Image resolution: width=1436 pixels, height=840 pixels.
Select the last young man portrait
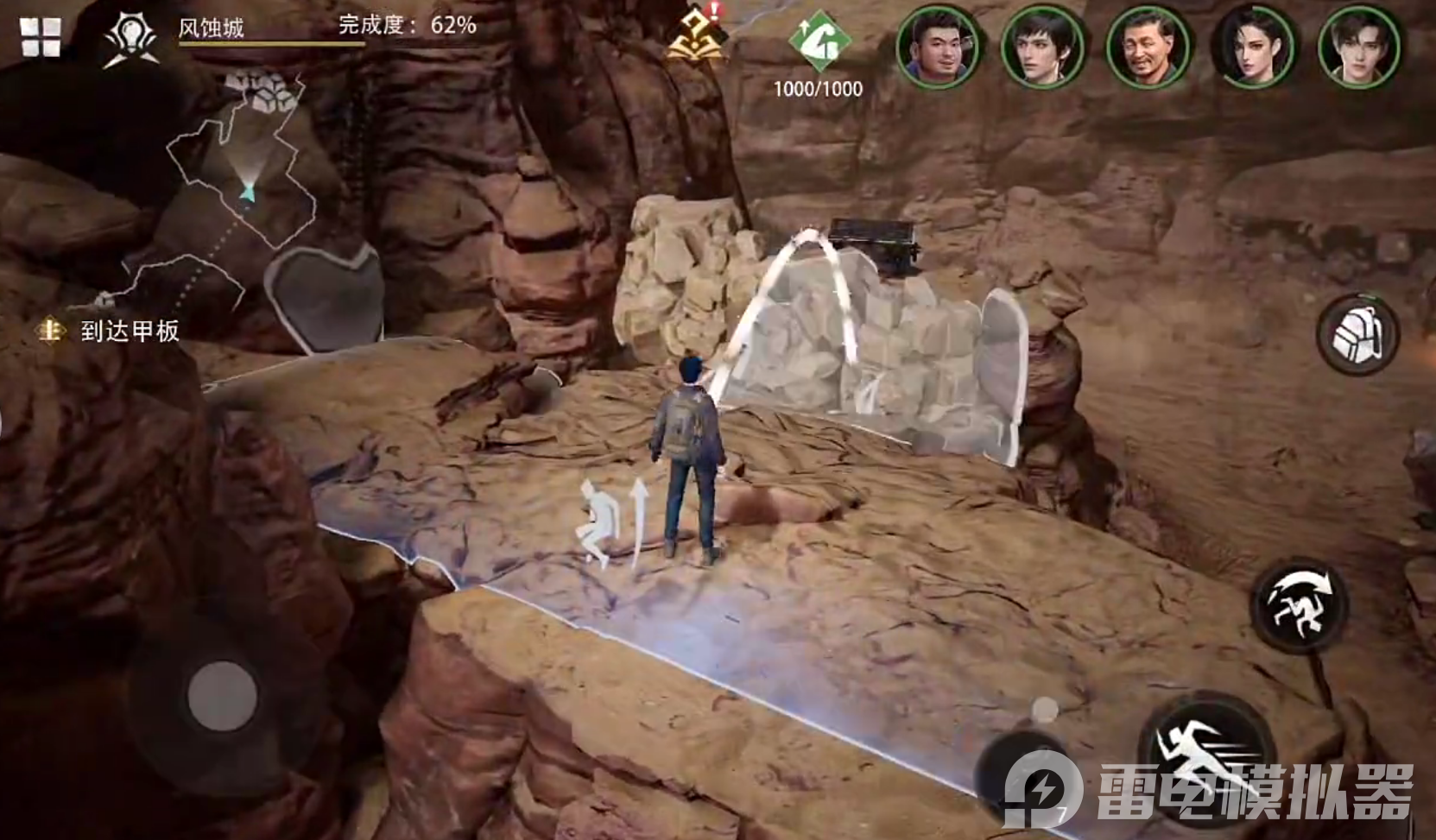click(1359, 47)
